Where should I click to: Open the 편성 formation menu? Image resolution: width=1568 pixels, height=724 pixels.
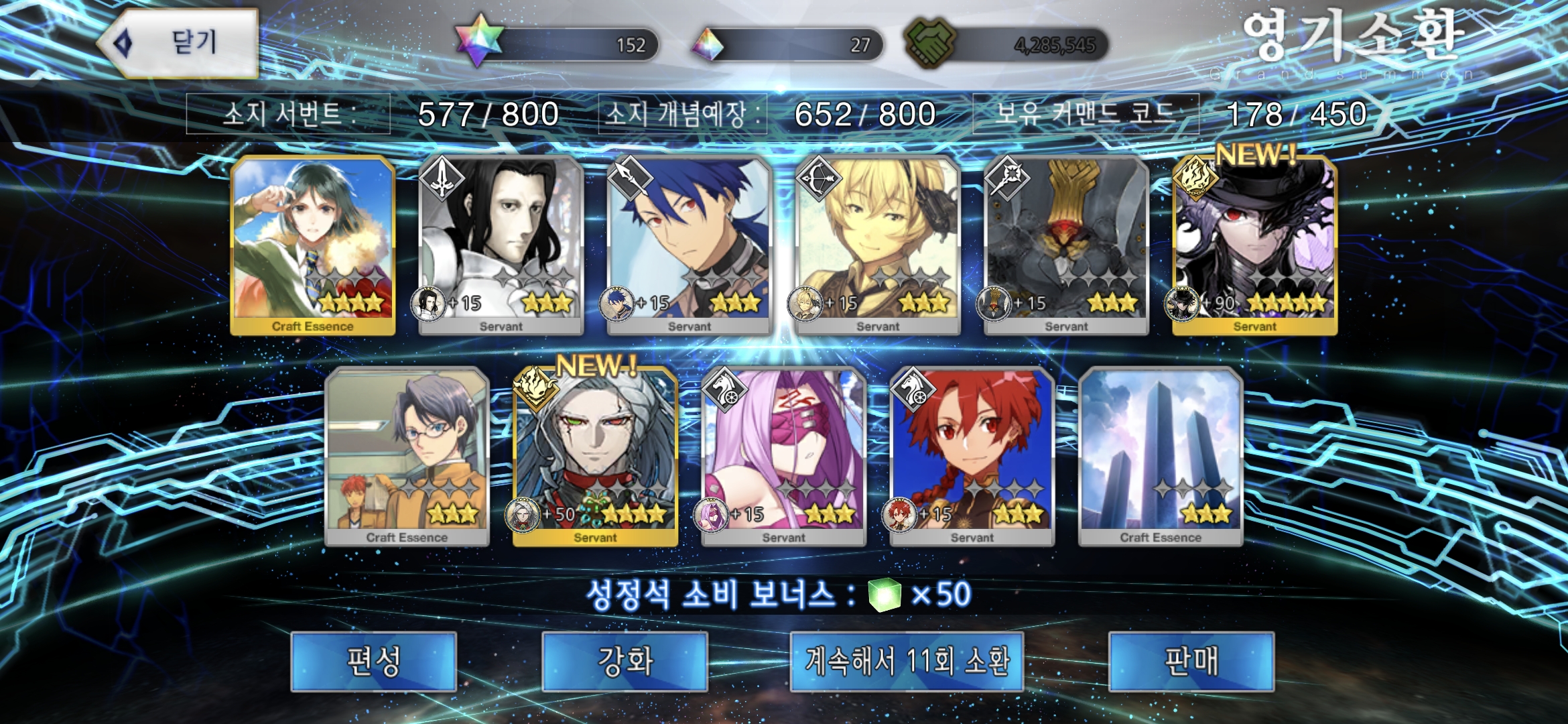tap(373, 662)
